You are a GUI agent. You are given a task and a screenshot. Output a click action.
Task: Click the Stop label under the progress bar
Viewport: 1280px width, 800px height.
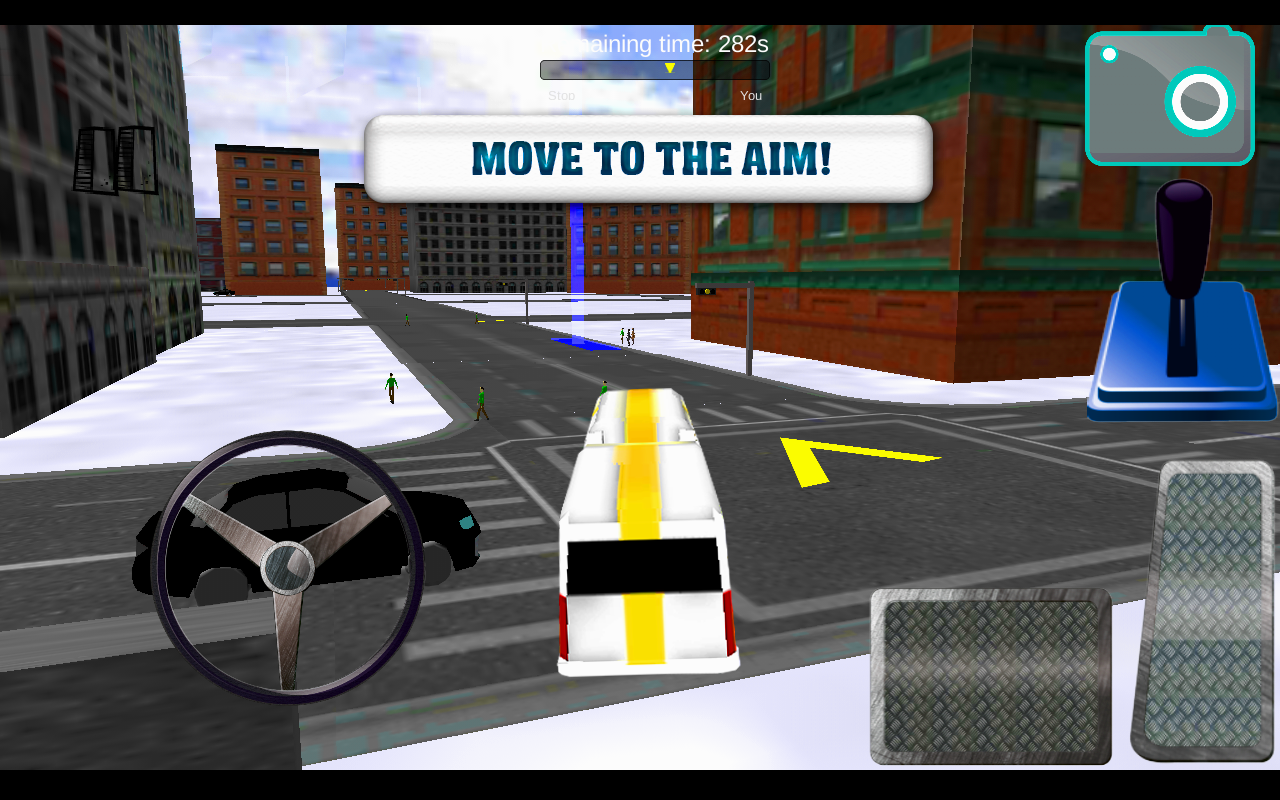[x=561, y=95]
